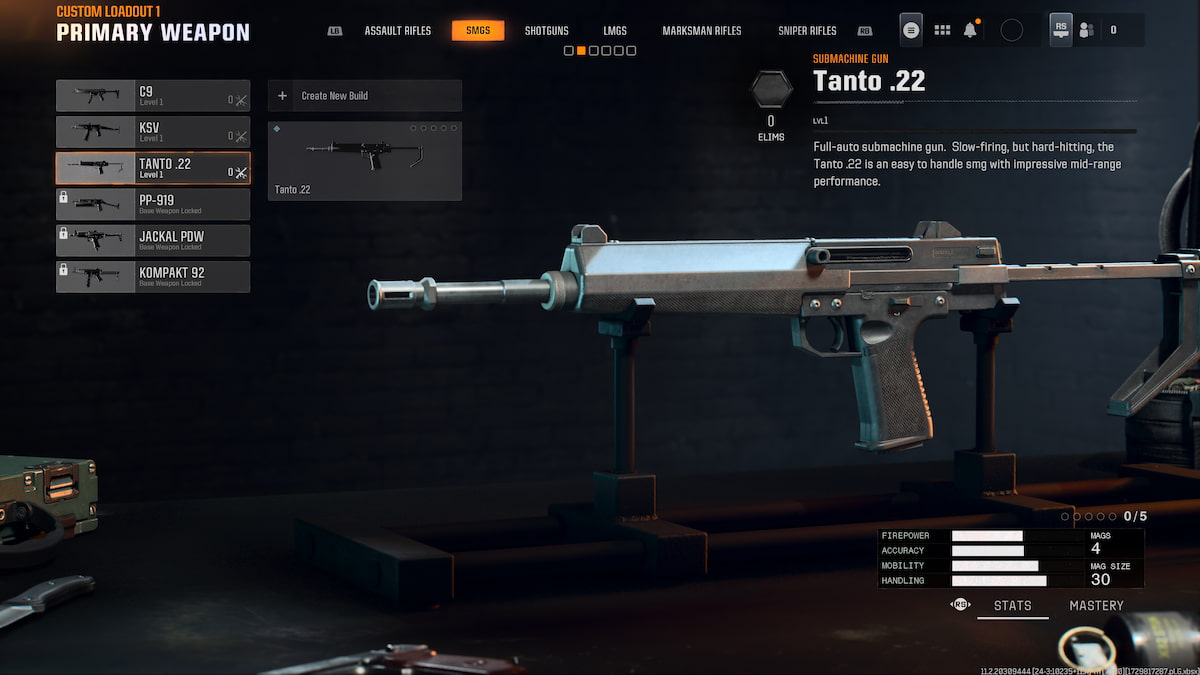Create a new weapon build
1200x675 pixels.
[364, 96]
